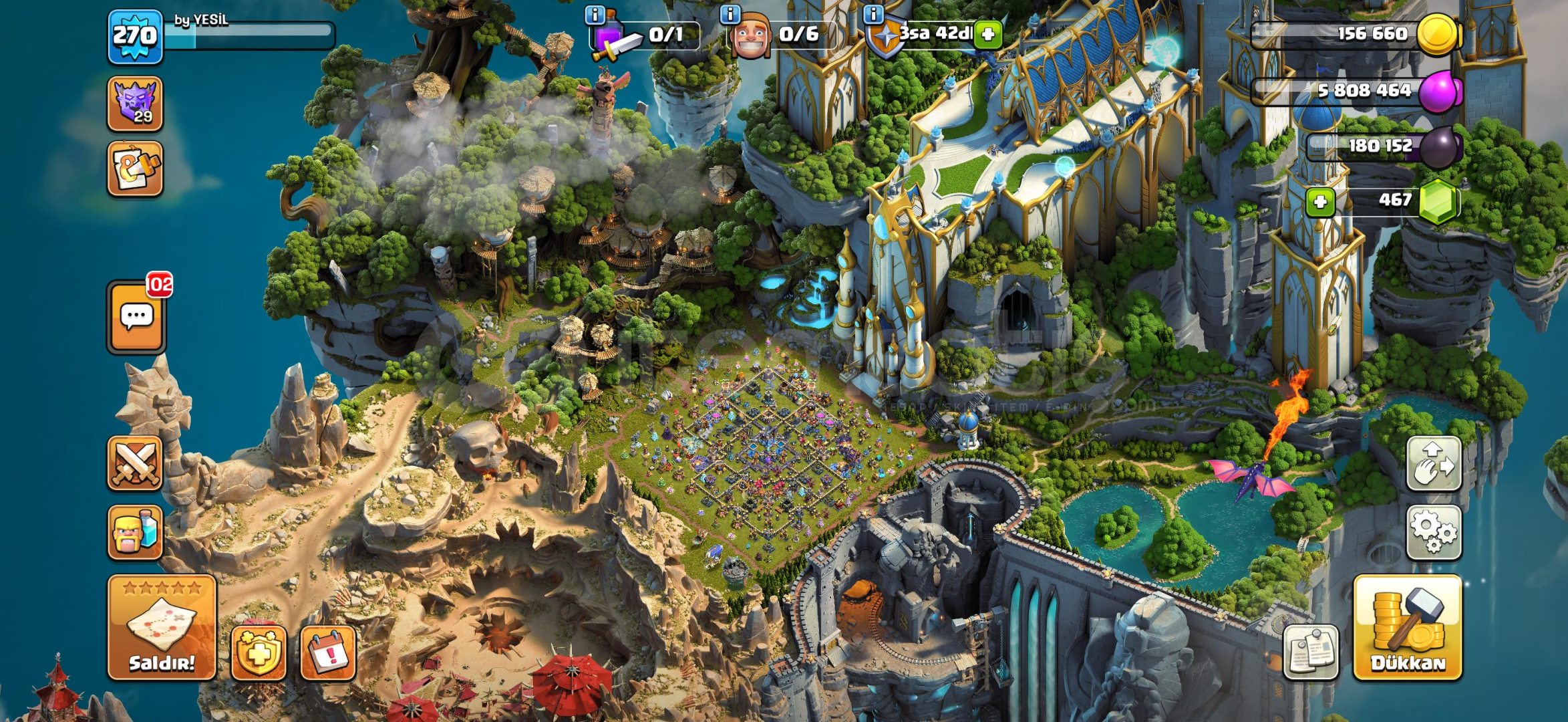Open the chat speech bubble button
The image size is (1568, 722).
(x=136, y=317)
